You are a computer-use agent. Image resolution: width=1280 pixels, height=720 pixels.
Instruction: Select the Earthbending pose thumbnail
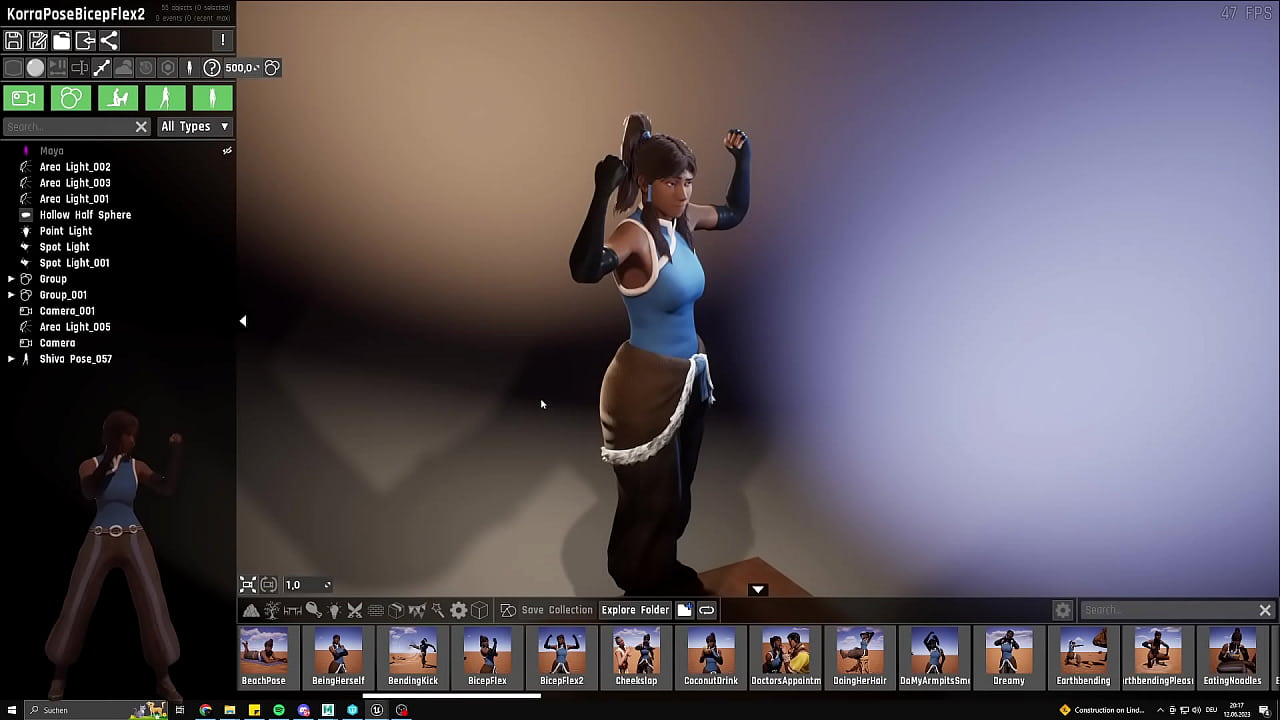(1083, 656)
